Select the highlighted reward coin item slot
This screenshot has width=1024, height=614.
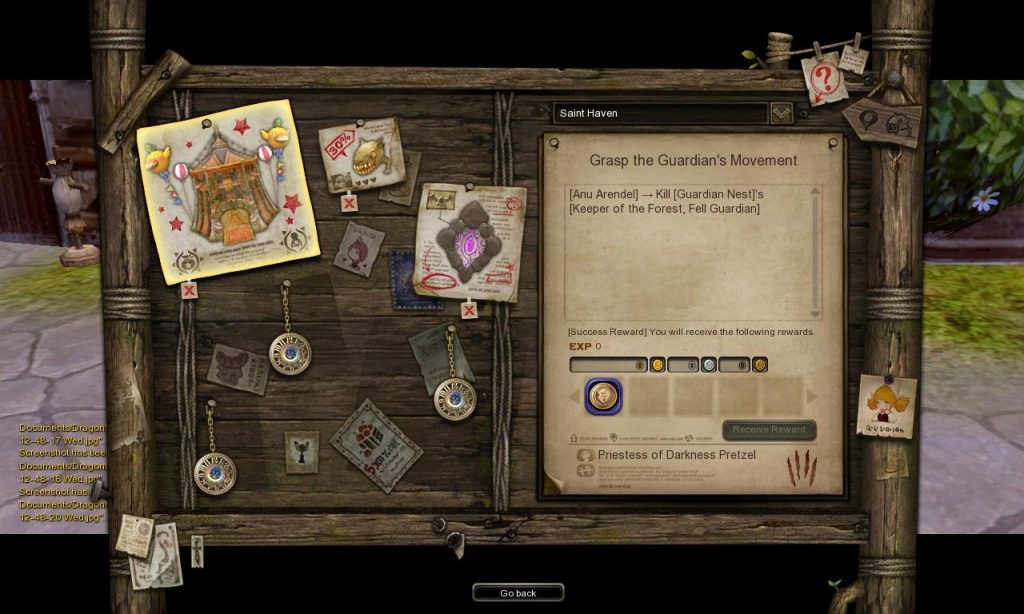tap(603, 396)
